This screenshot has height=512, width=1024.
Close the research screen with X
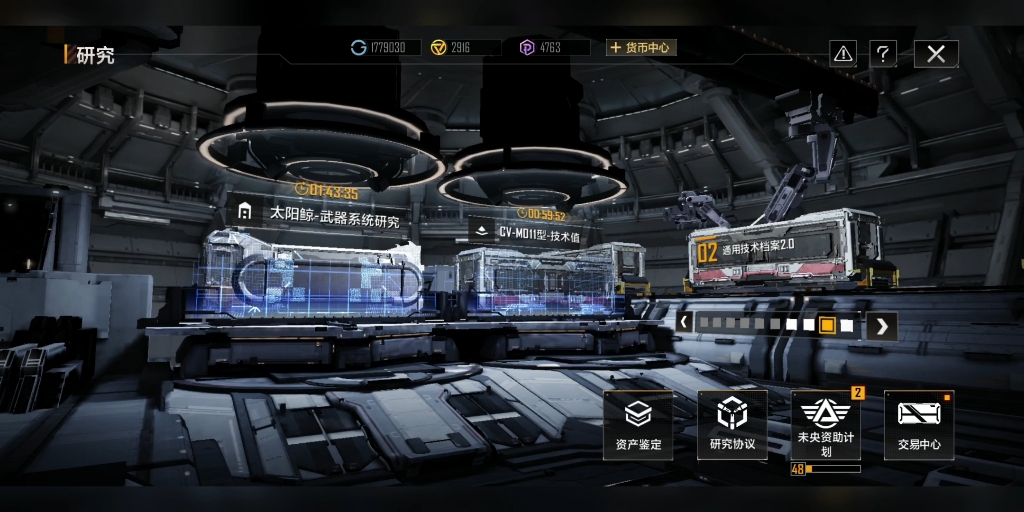tap(935, 54)
